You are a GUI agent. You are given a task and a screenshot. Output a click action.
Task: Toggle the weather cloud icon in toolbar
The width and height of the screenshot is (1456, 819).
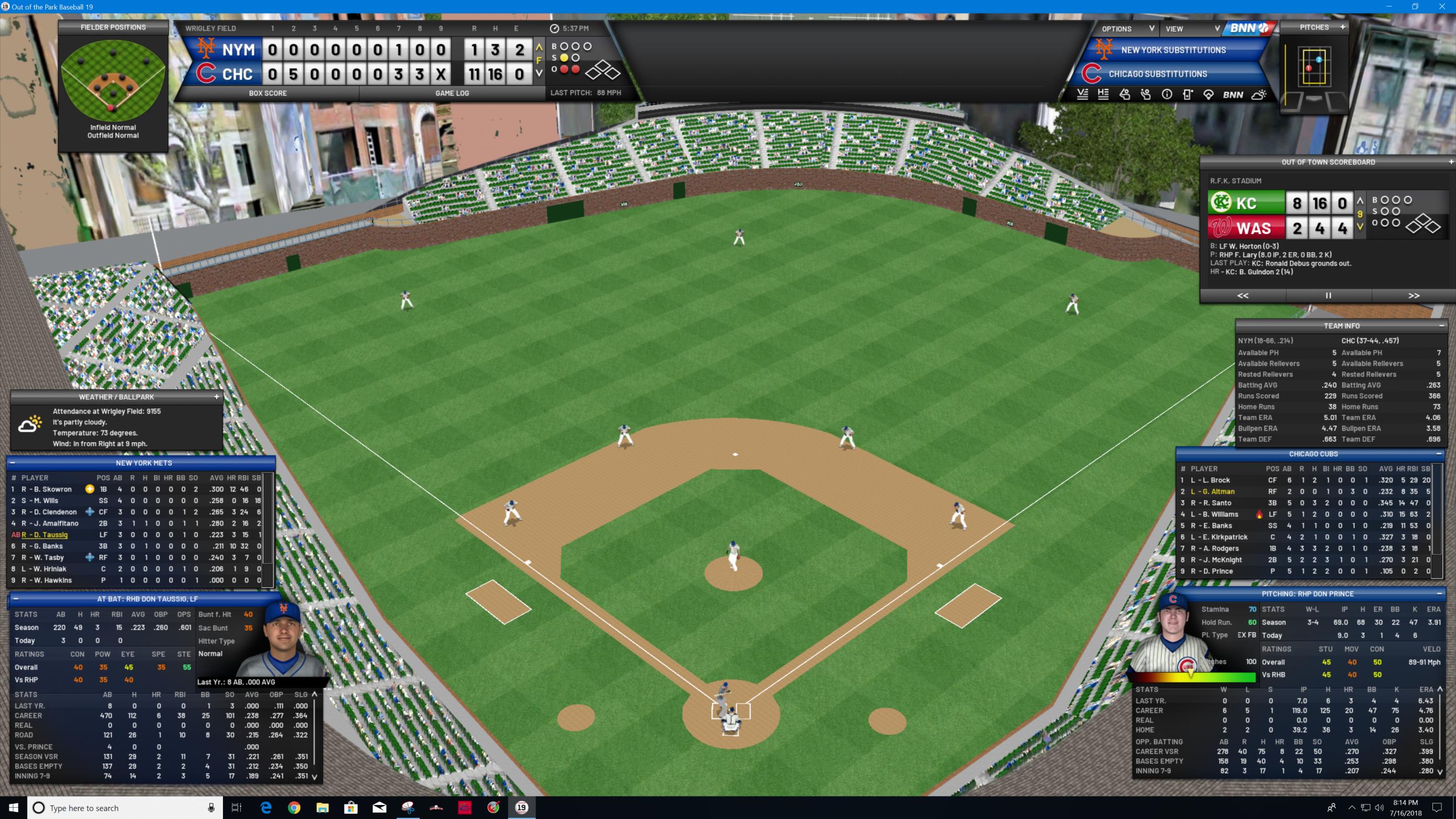(x=1259, y=95)
